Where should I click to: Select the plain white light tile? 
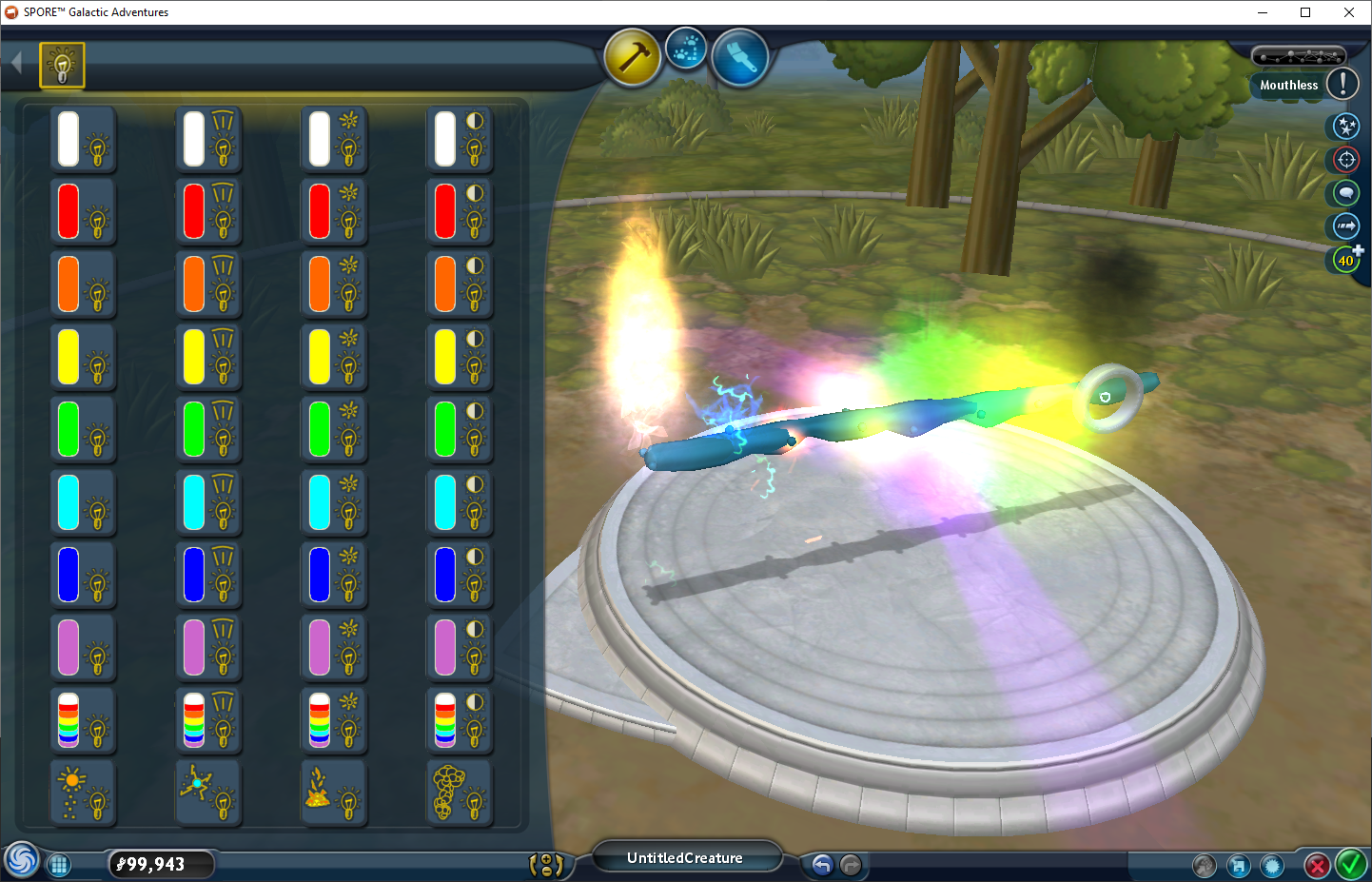pos(83,139)
